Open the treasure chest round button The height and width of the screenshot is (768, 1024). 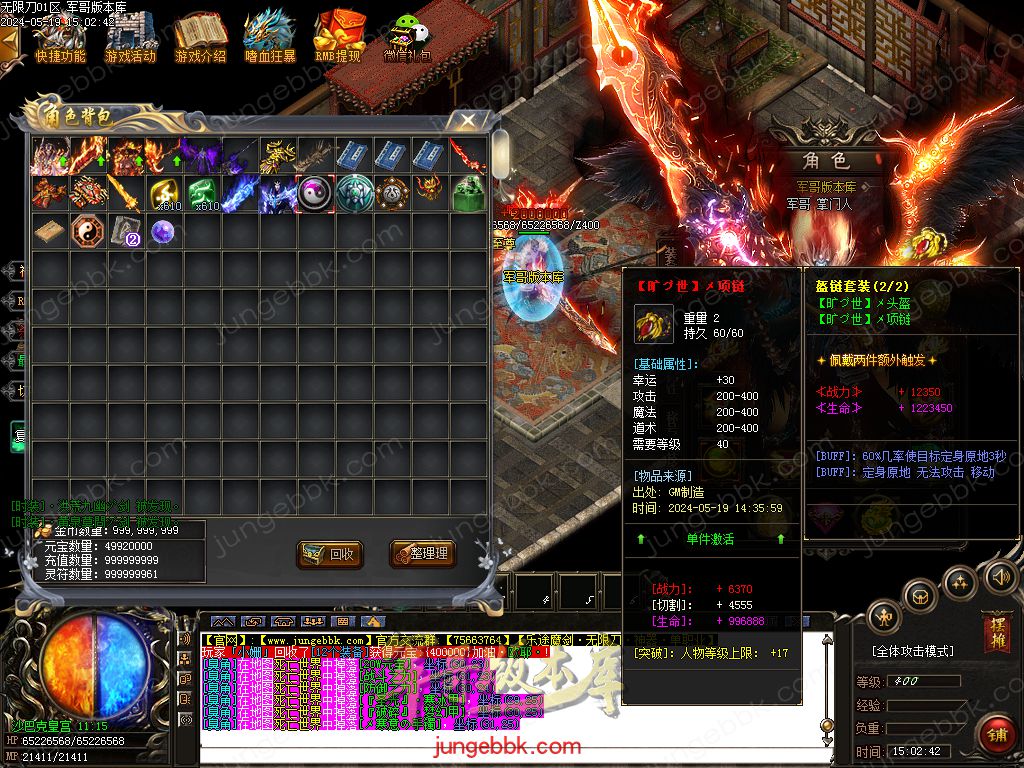pyautogui.click(x=921, y=598)
